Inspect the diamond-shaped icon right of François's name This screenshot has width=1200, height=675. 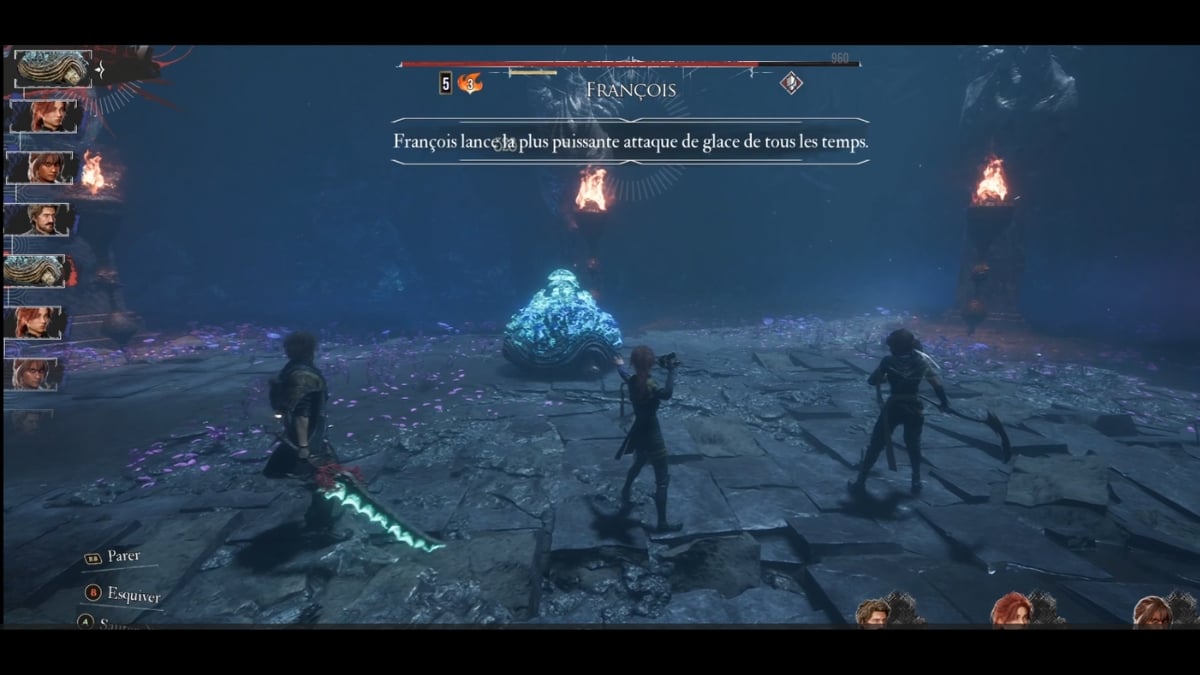791,84
